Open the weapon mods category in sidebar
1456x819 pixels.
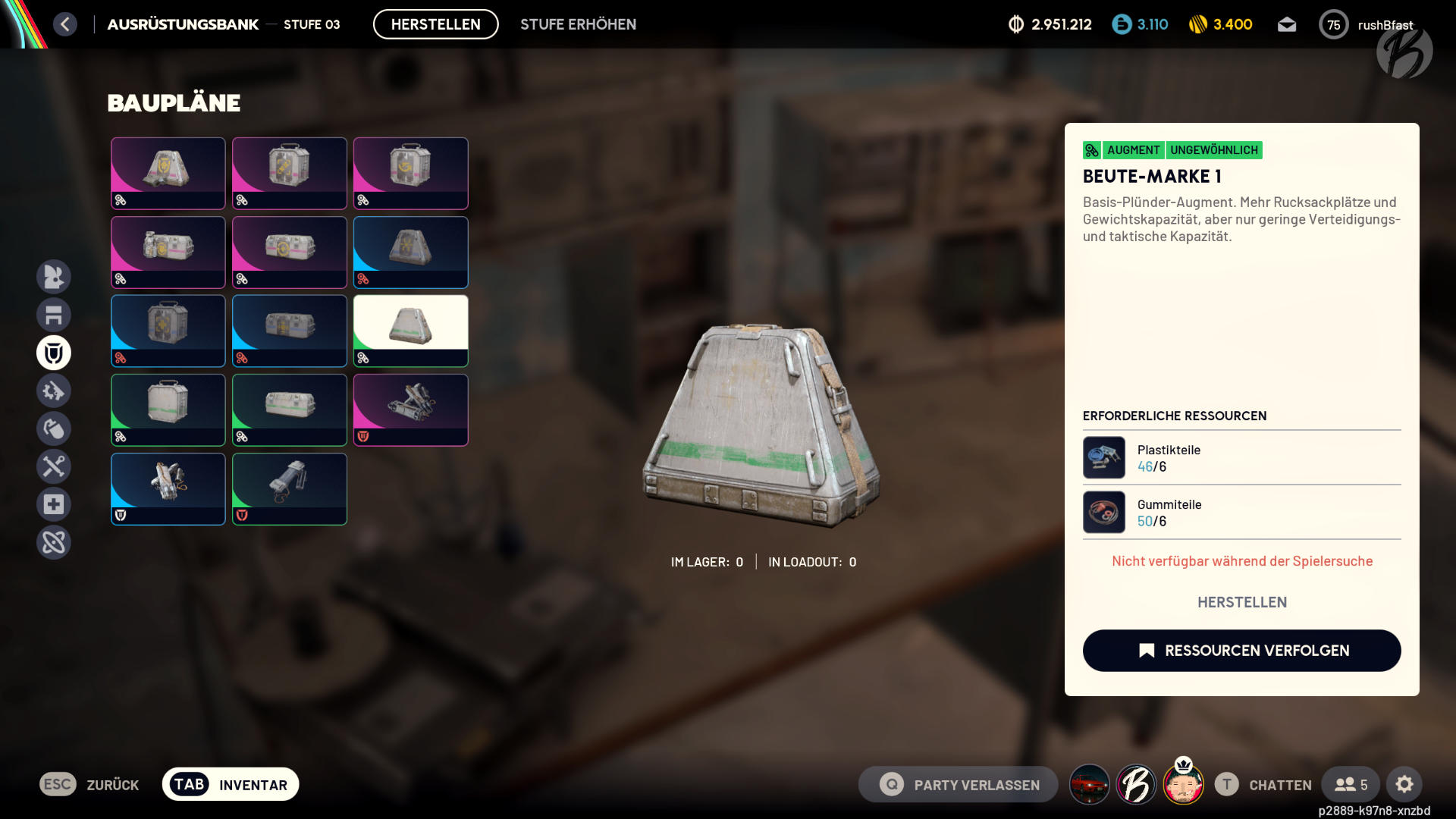[x=54, y=391]
